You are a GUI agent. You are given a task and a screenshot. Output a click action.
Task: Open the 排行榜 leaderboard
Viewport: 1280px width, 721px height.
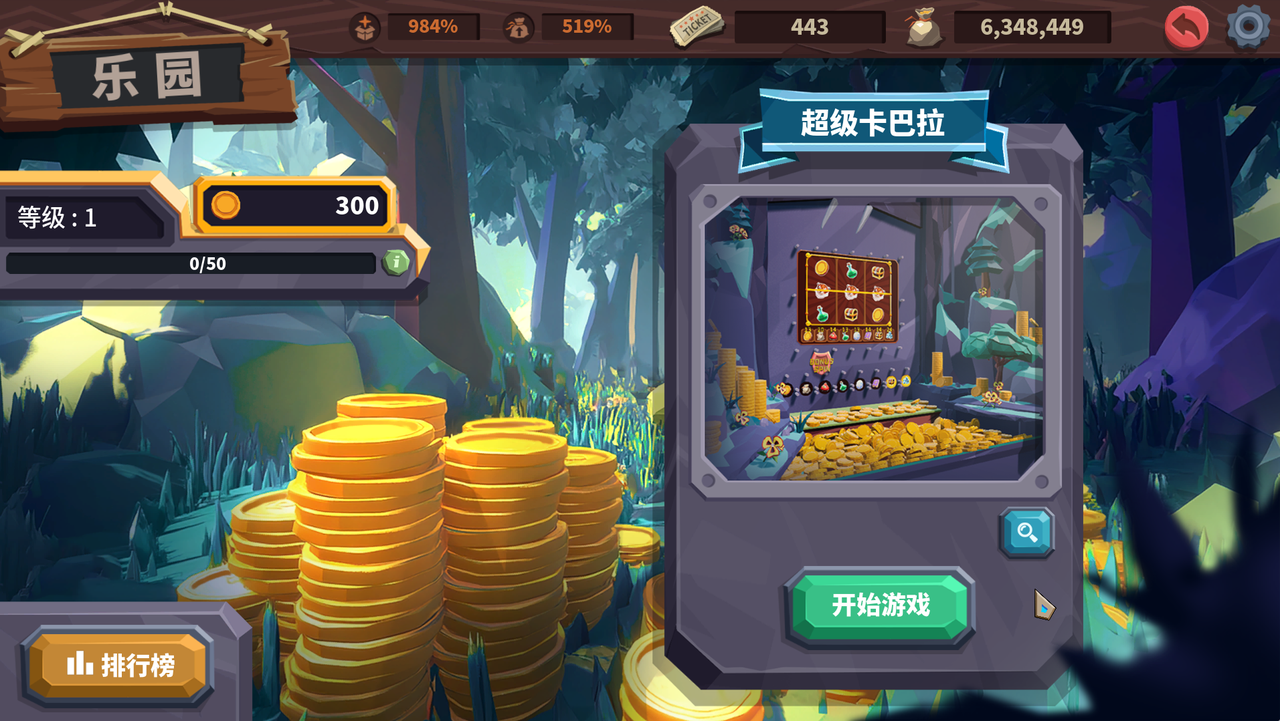(x=117, y=662)
